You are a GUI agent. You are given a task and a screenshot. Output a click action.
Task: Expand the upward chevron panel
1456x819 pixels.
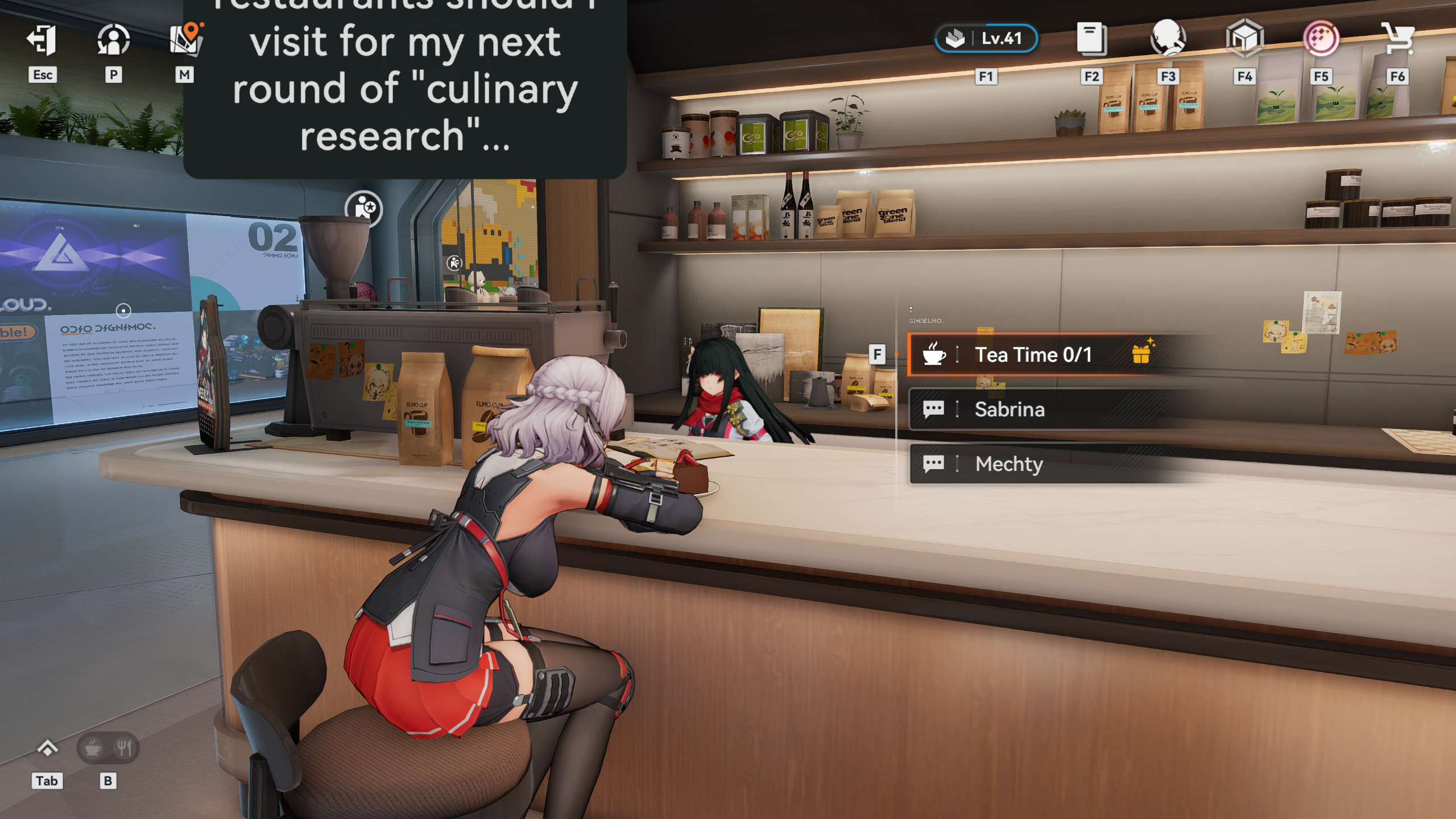47,748
